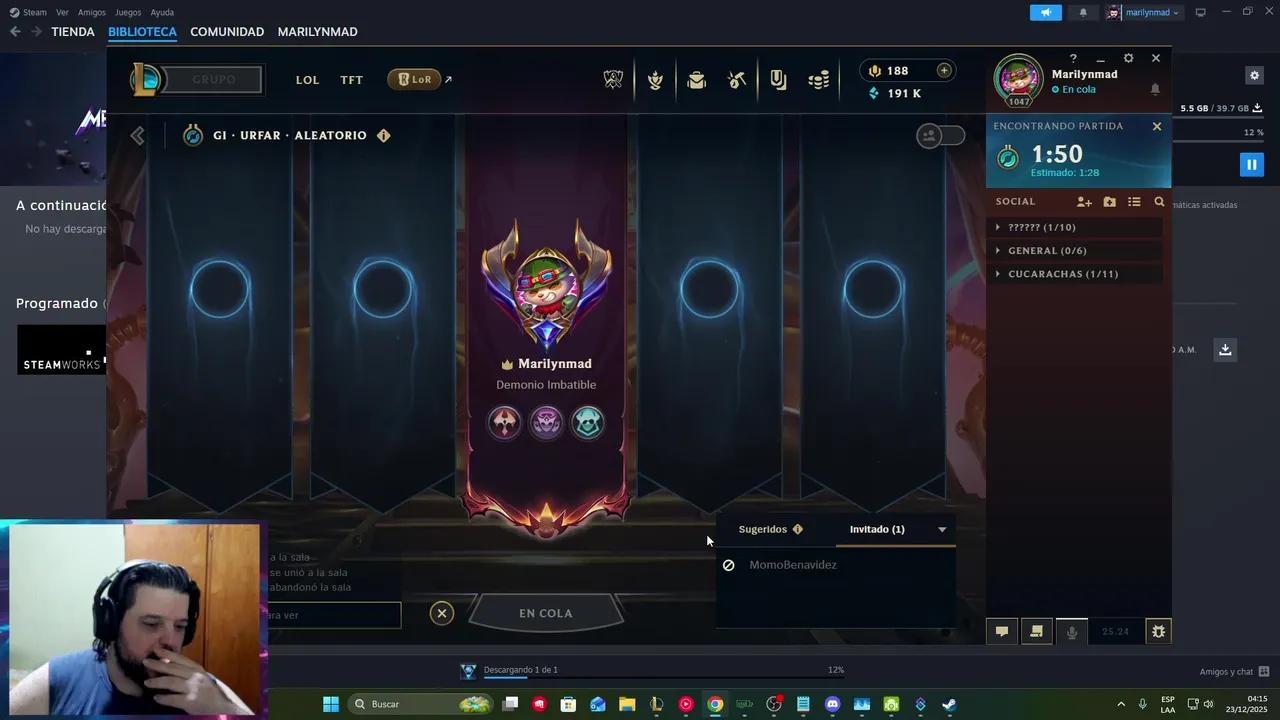Open the chat bubble icon at bottom right
The width and height of the screenshot is (1280, 720).
(x=1001, y=631)
